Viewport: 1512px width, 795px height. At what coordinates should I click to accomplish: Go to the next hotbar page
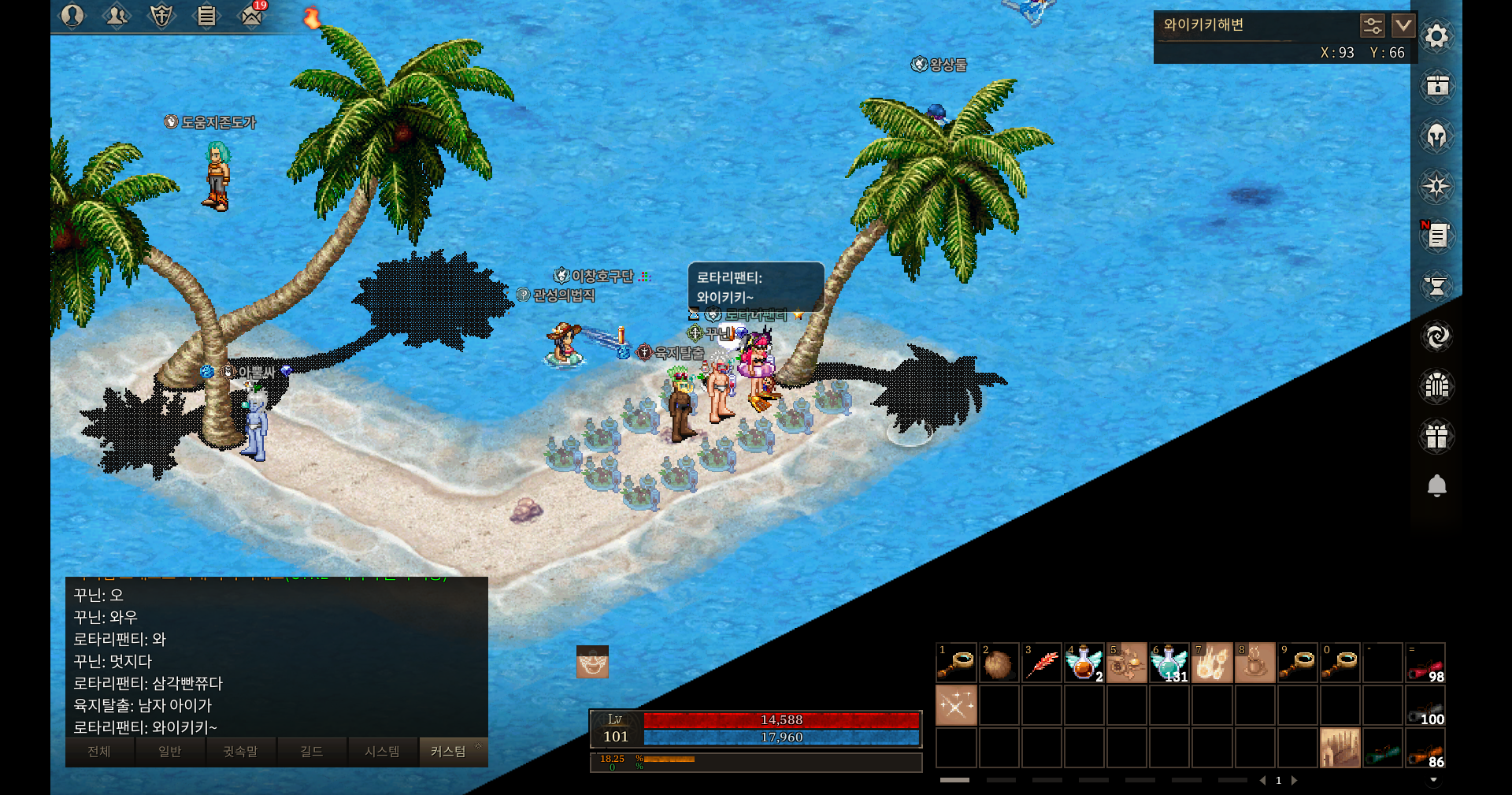(x=1294, y=780)
